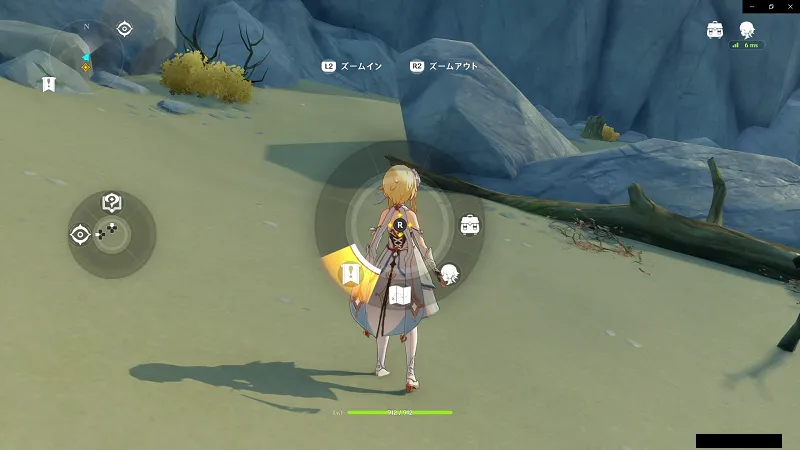Open the backpack icon beside the ping indicator

click(716, 29)
